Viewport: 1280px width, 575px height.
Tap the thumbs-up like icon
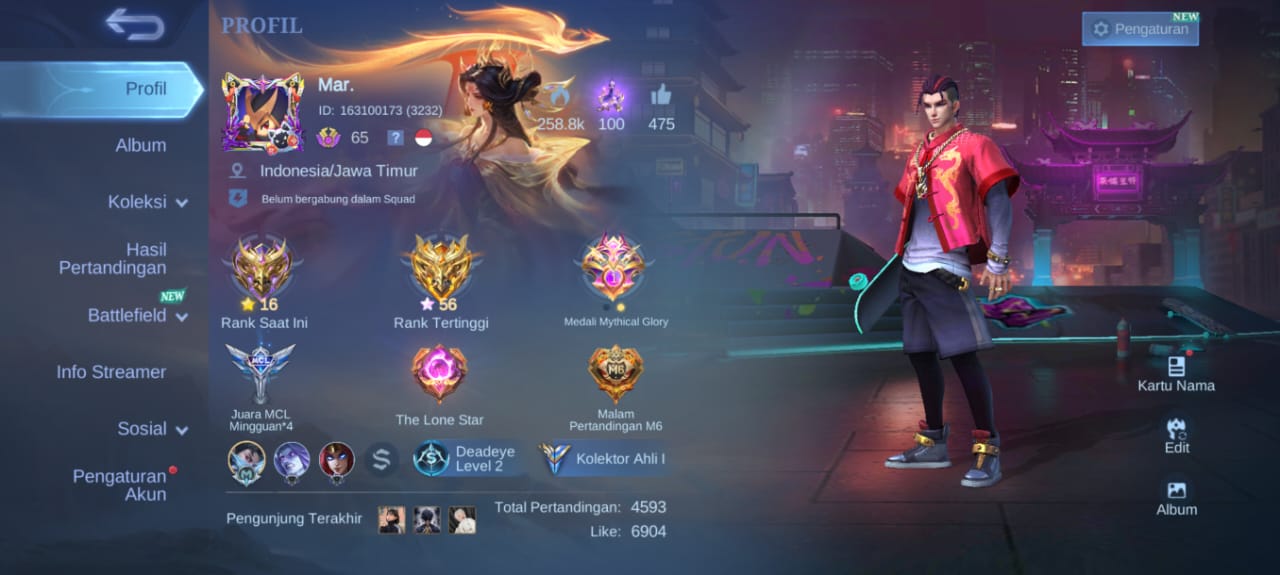661,97
